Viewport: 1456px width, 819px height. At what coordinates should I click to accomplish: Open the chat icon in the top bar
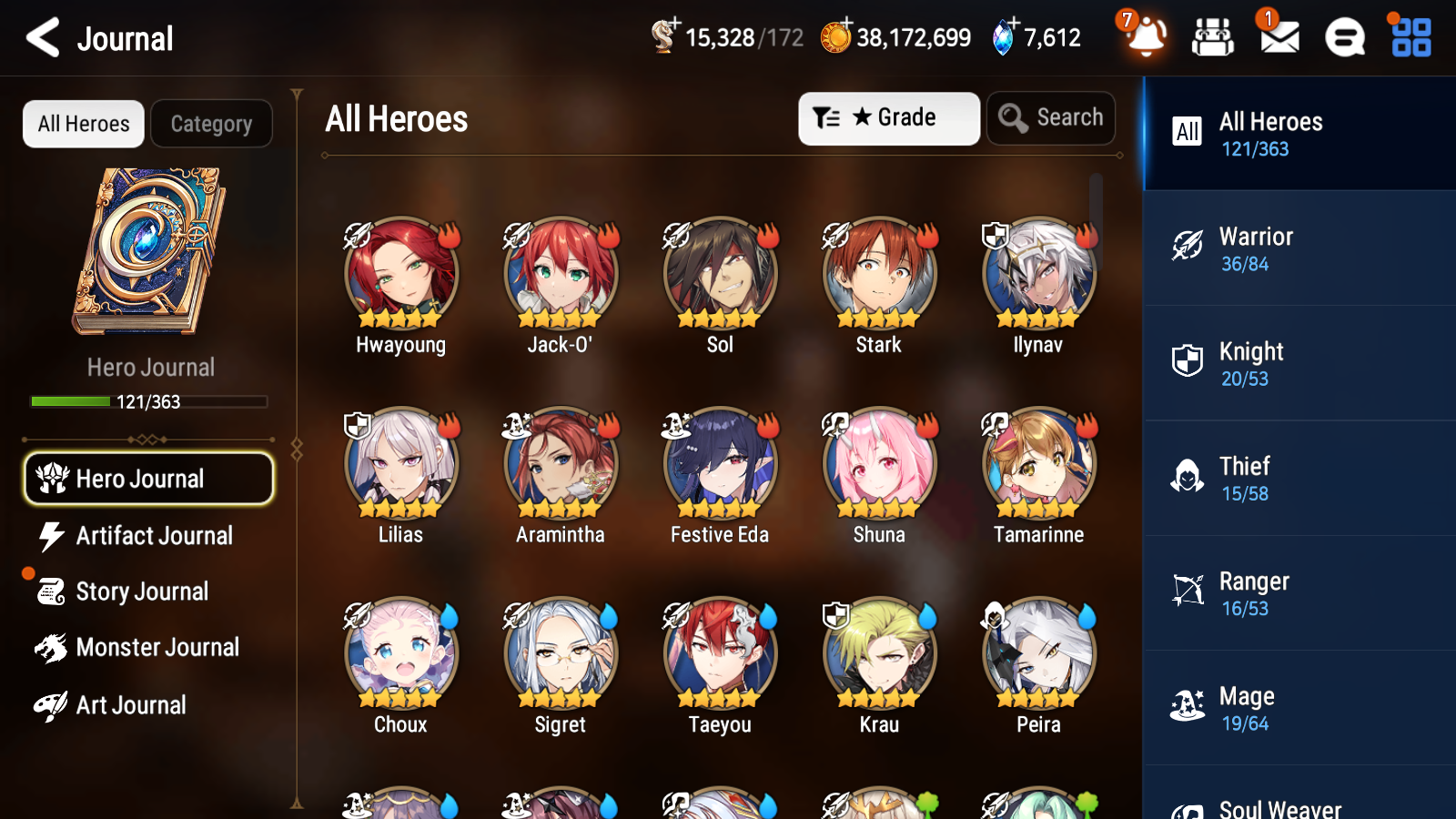[1344, 38]
